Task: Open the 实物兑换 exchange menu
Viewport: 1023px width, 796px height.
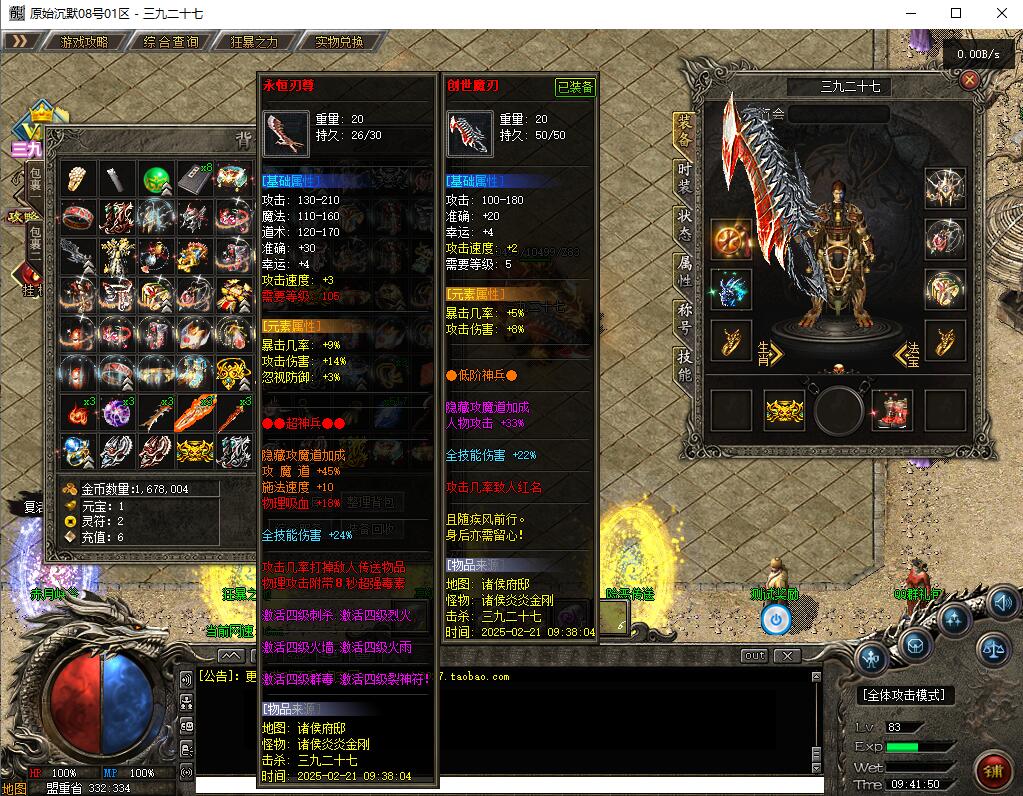Action: tap(339, 42)
